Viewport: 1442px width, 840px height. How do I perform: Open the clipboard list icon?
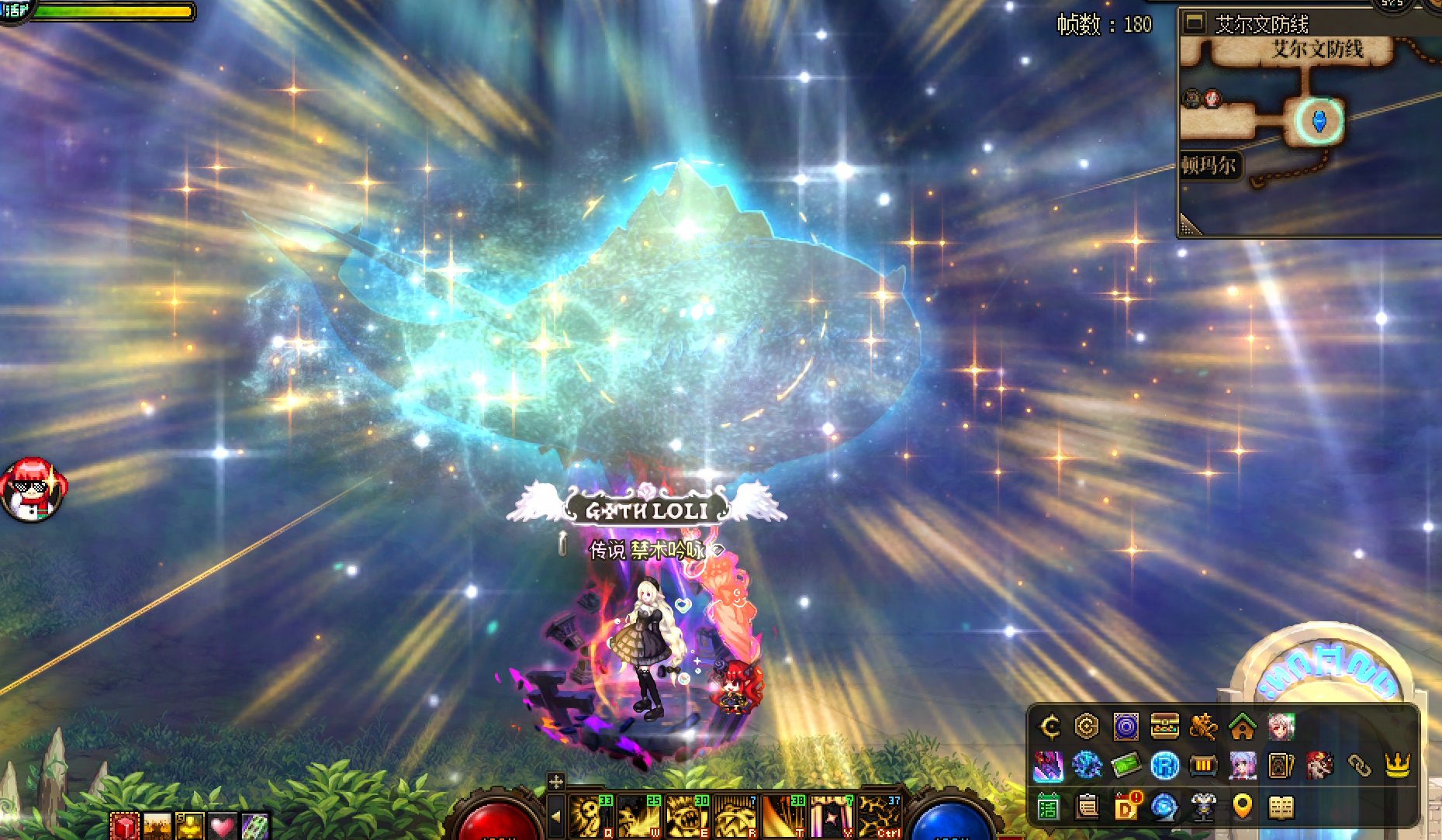[x=1087, y=807]
